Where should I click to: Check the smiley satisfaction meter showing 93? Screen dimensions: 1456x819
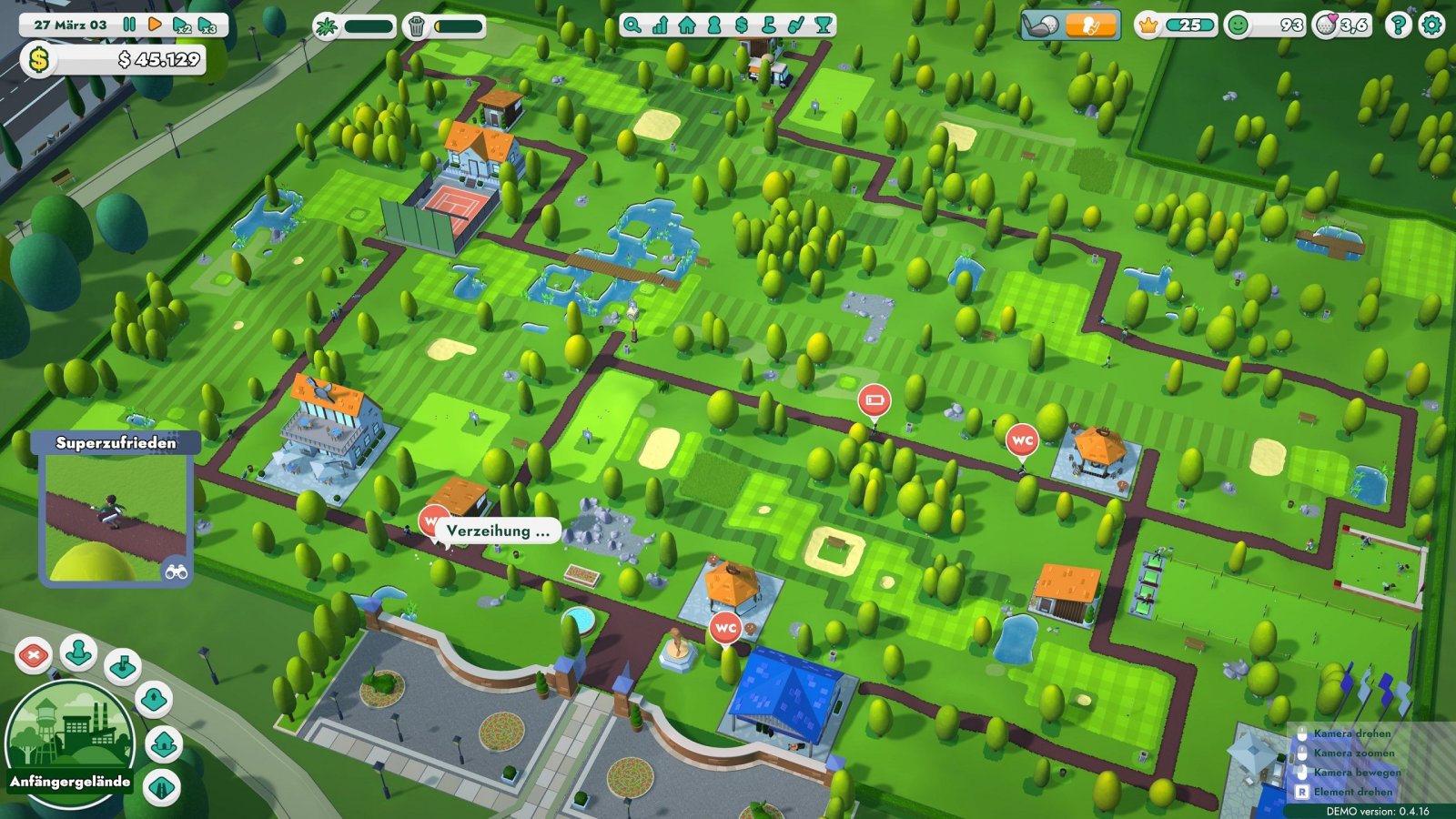[x=1239, y=26]
